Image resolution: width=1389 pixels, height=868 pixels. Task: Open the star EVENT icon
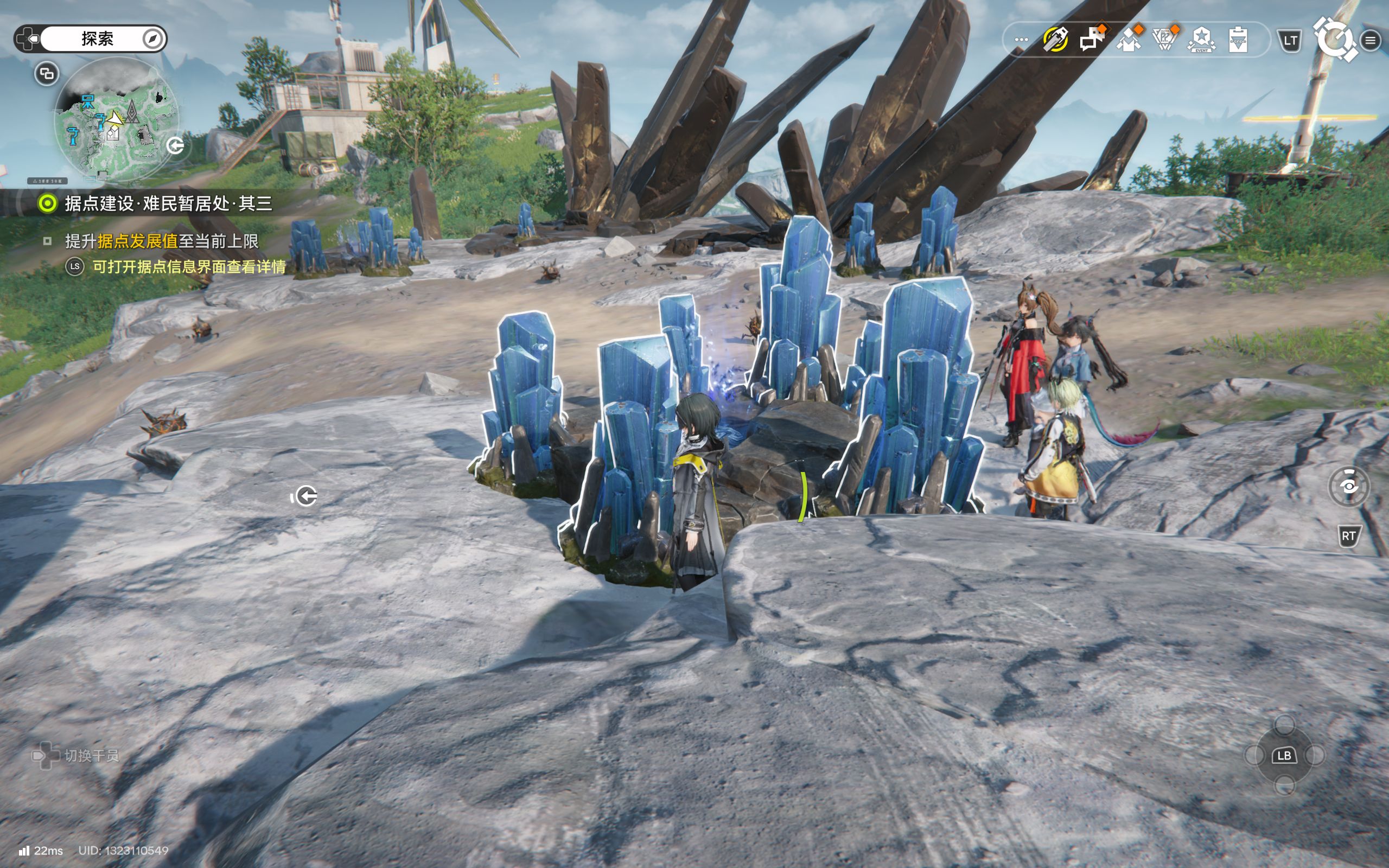[1201, 40]
